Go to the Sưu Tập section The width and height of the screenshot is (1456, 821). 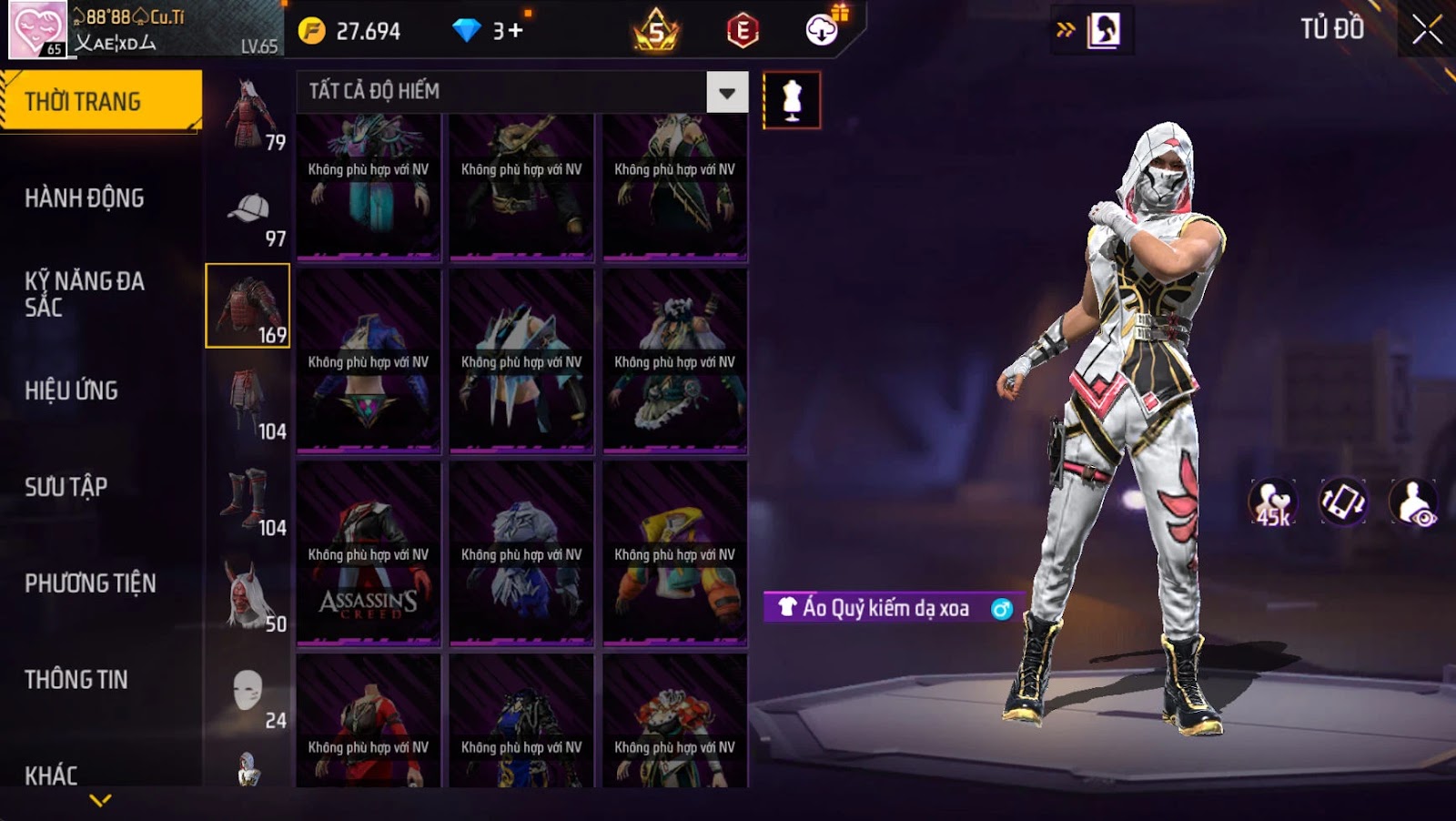click(x=66, y=487)
